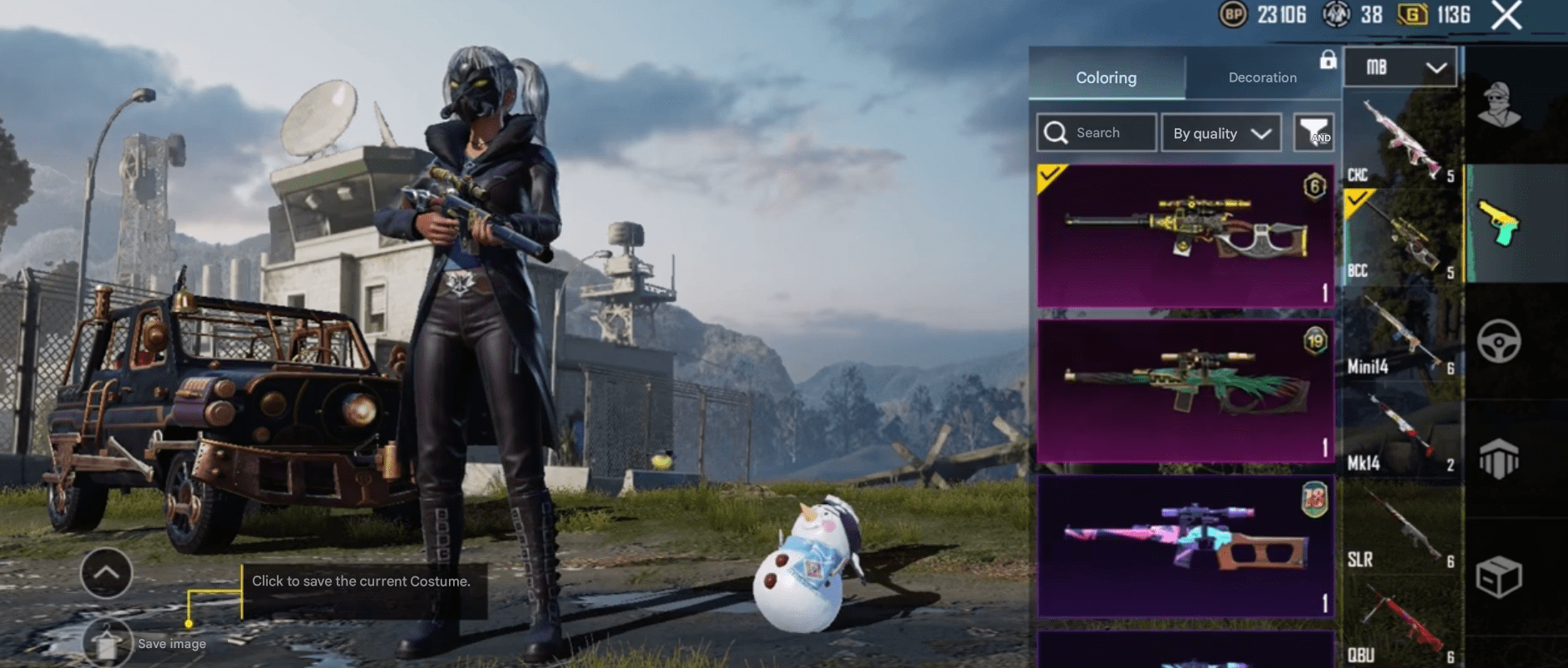This screenshot has width=1568, height=668.
Task: Choose the green feathered sniper skin card
Action: [x=1185, y=390]
